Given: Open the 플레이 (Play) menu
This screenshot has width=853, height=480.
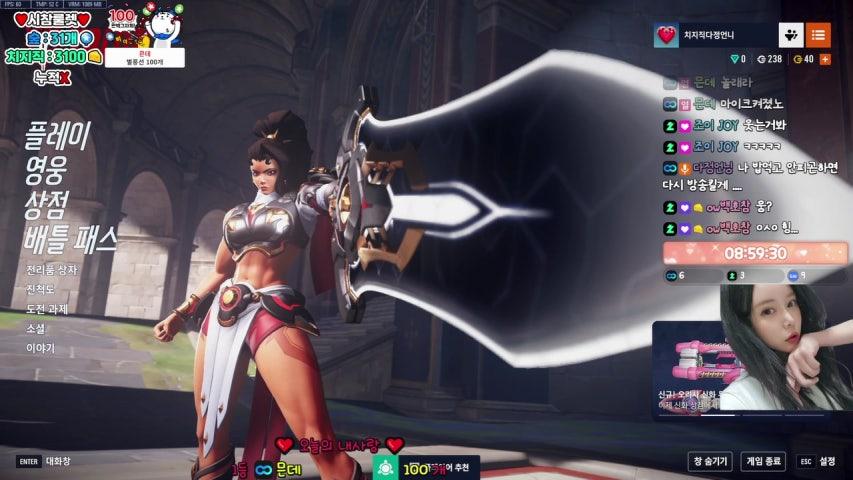Looking at the screenshot, I should pyautogui.click(x=58, y=135).
